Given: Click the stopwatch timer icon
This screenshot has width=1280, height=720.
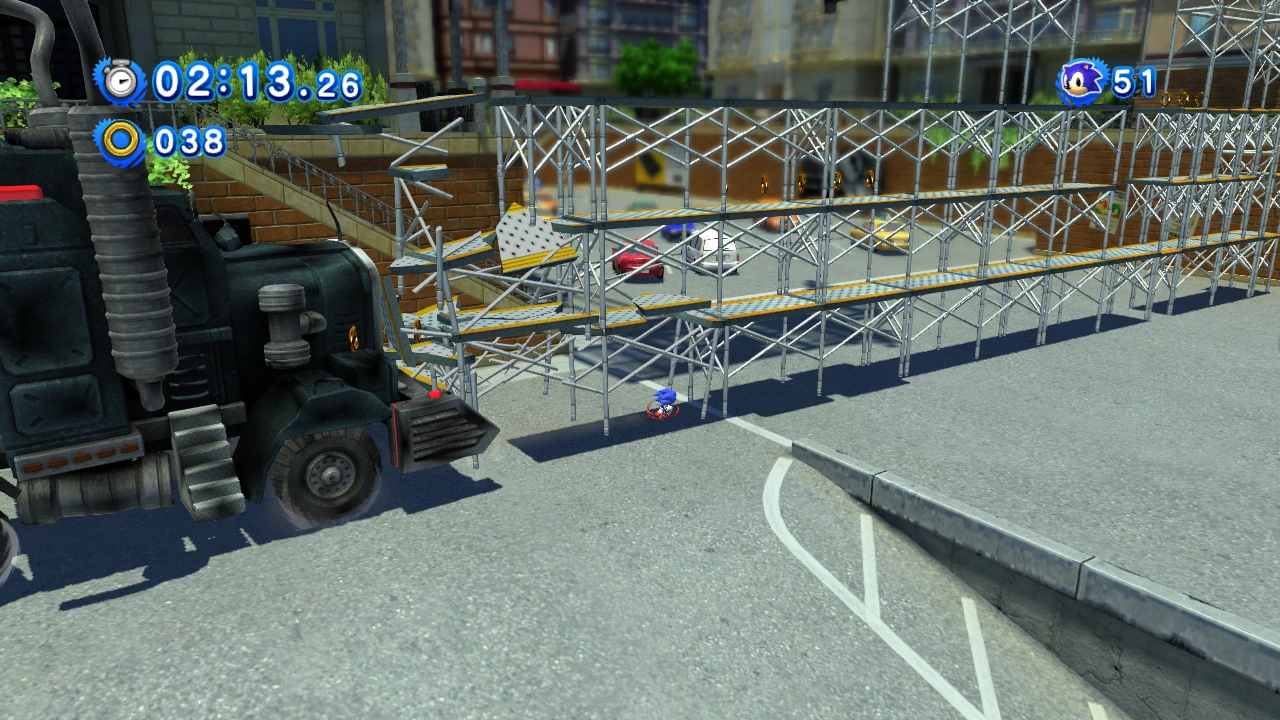Looking at the screenshot, I should tap(121, 81).
